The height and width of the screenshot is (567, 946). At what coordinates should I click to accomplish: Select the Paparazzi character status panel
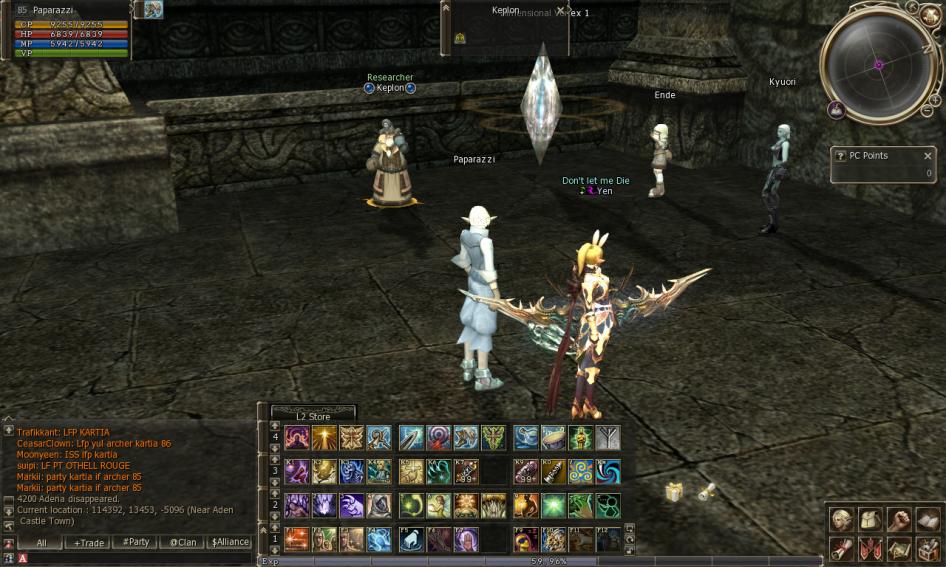tap(66, 30)
